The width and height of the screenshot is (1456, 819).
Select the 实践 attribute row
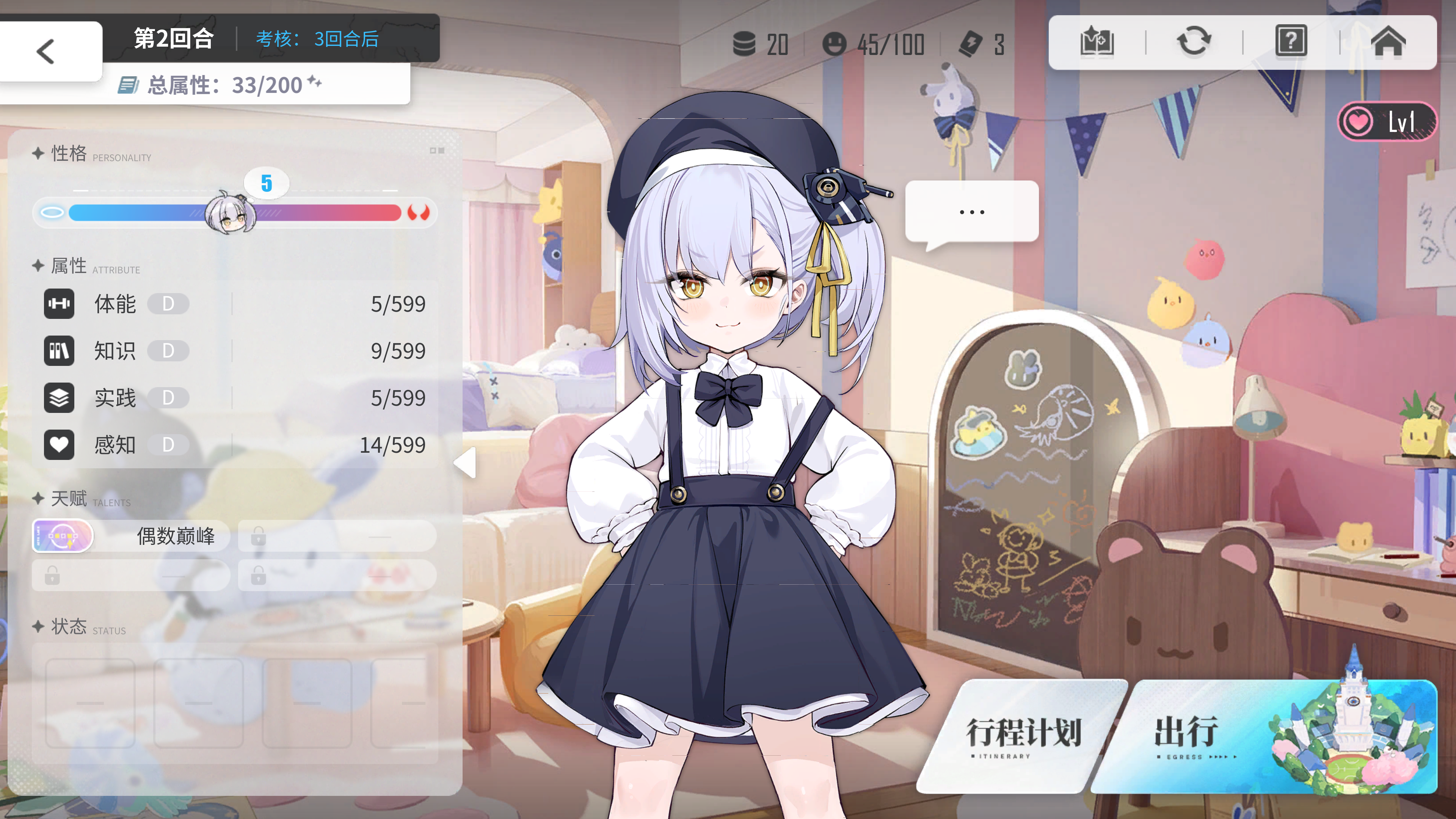click(x=235, y=398)
